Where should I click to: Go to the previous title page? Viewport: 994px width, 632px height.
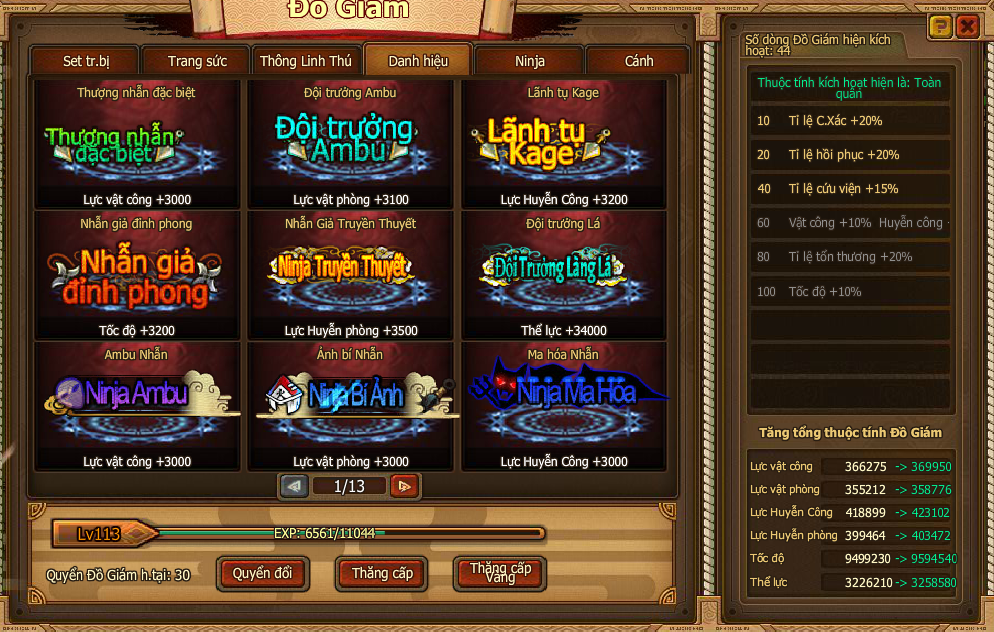click(294, 486)
